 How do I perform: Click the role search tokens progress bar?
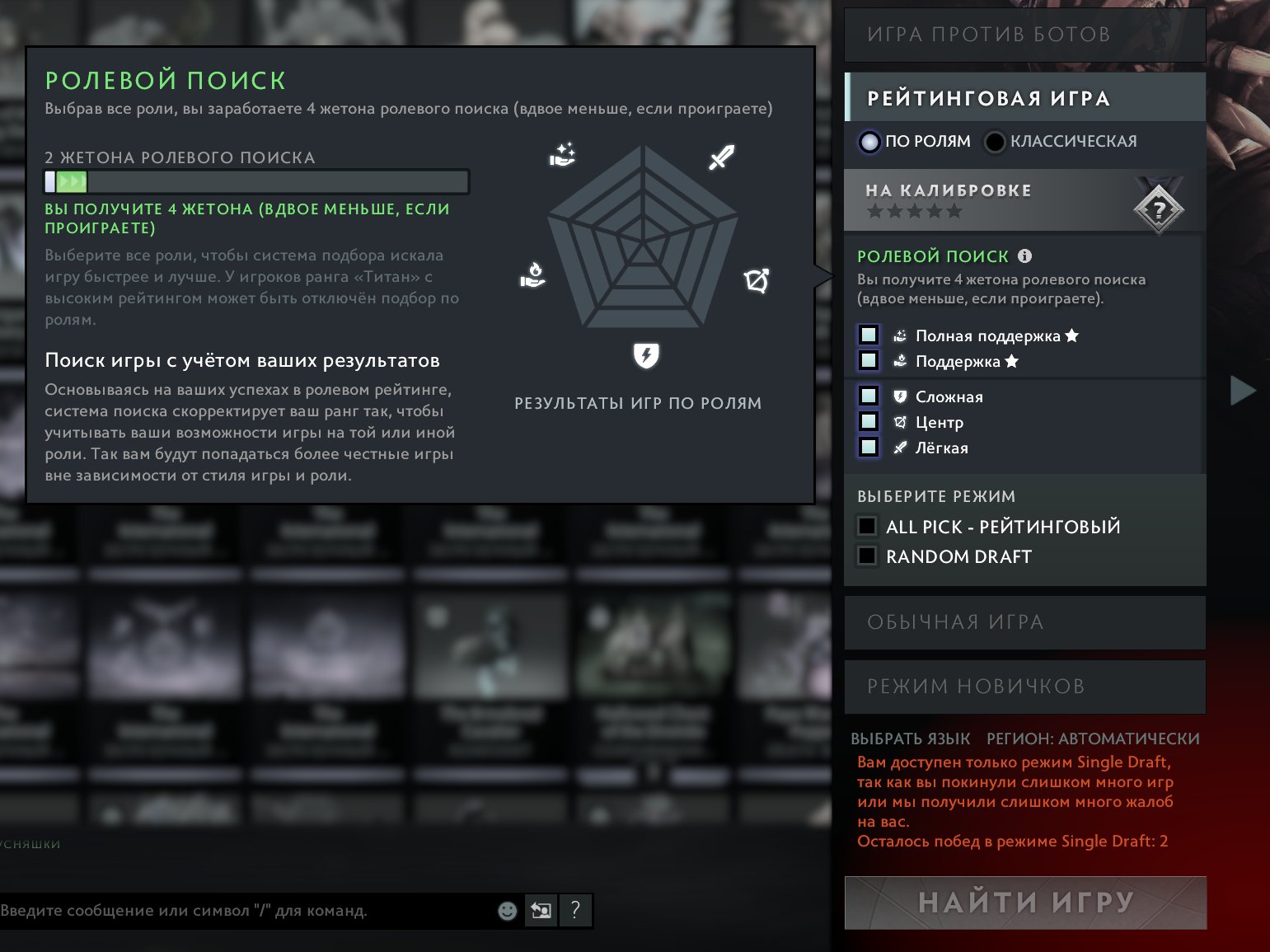tap(256, 181)
